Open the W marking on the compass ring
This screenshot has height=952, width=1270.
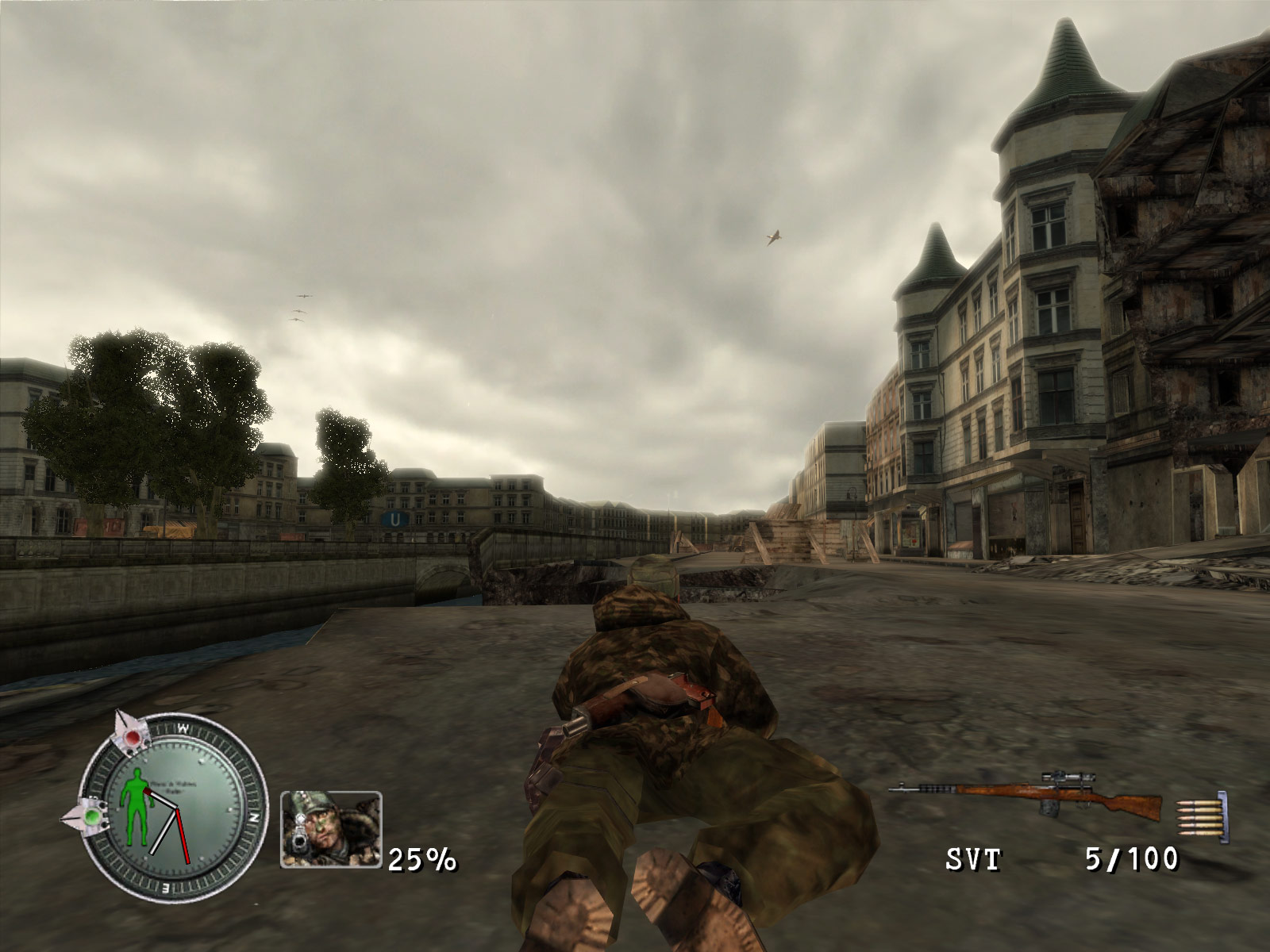tap(184, 726)
